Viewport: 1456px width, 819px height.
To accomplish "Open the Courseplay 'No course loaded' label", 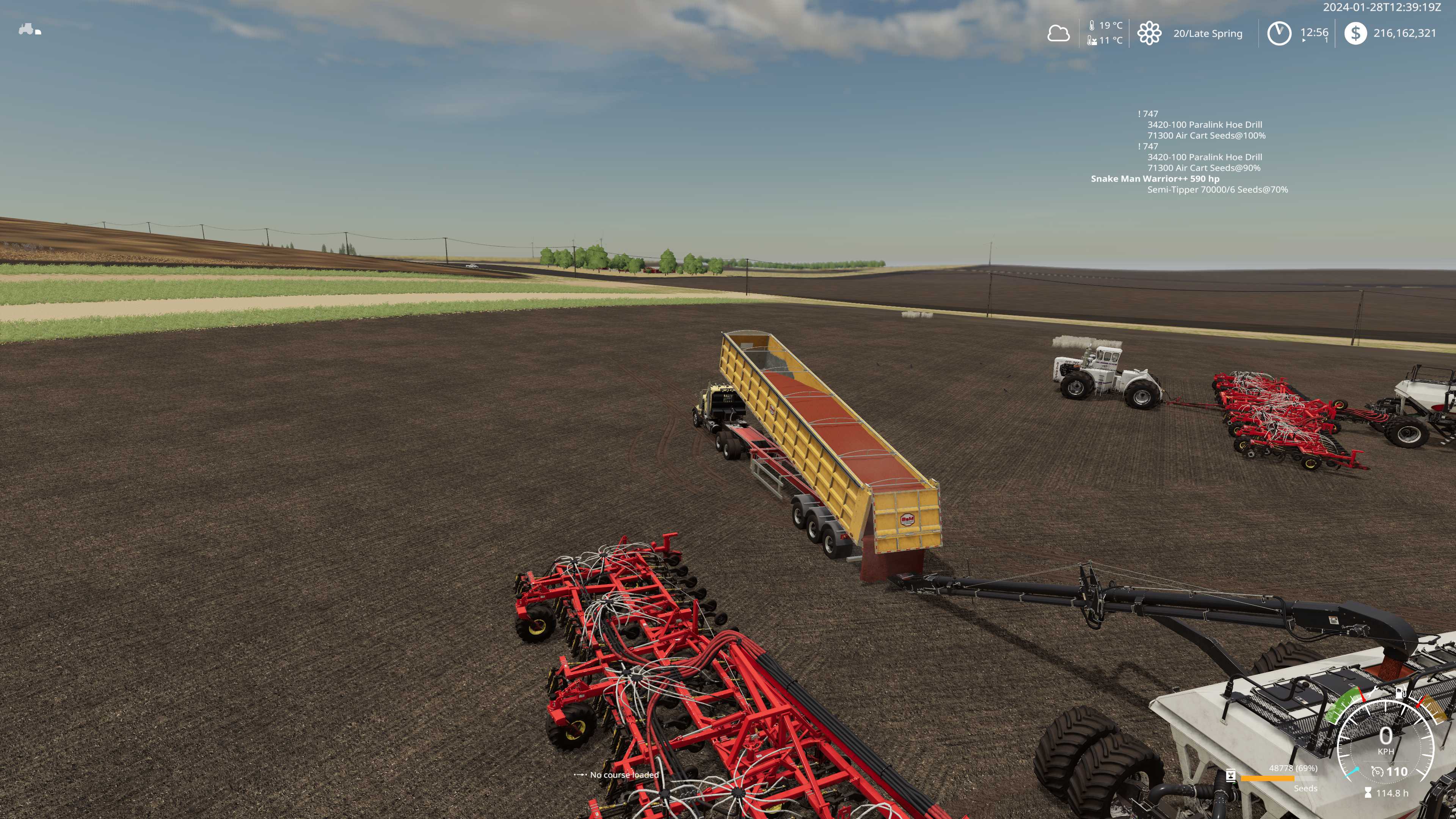I will point(624,775).
